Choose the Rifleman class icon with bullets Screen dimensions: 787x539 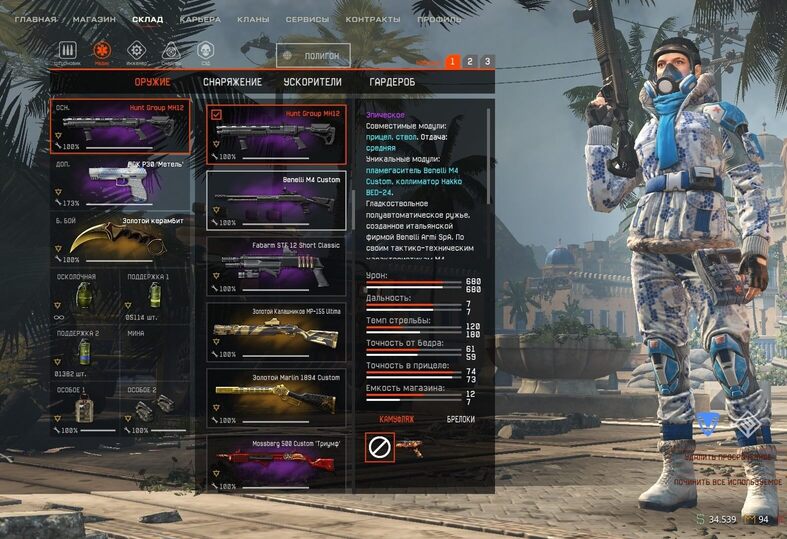[68, 50]
